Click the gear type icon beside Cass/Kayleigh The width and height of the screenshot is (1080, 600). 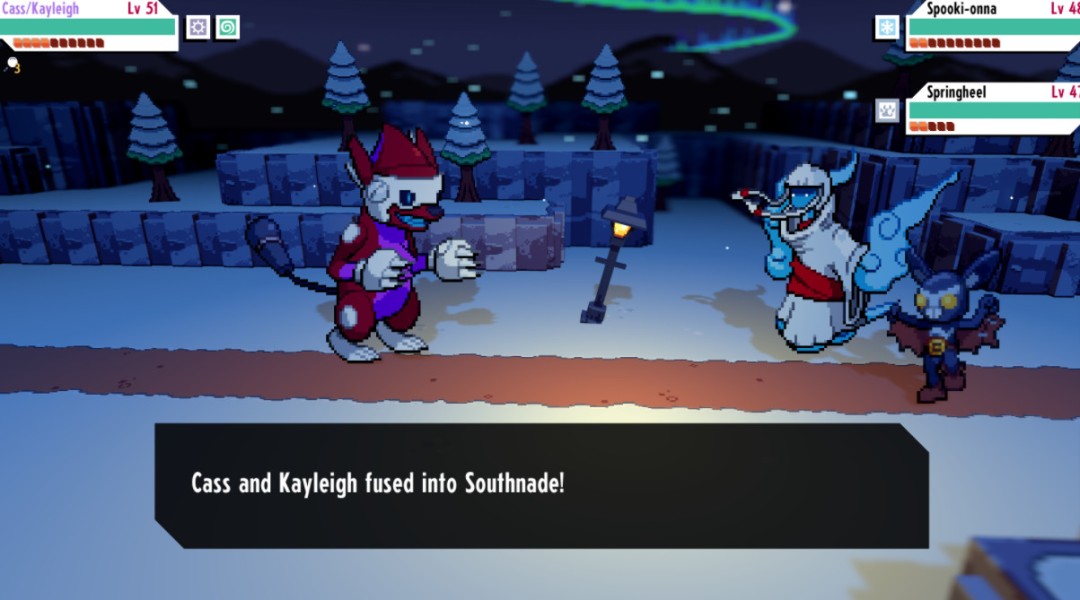198,27
